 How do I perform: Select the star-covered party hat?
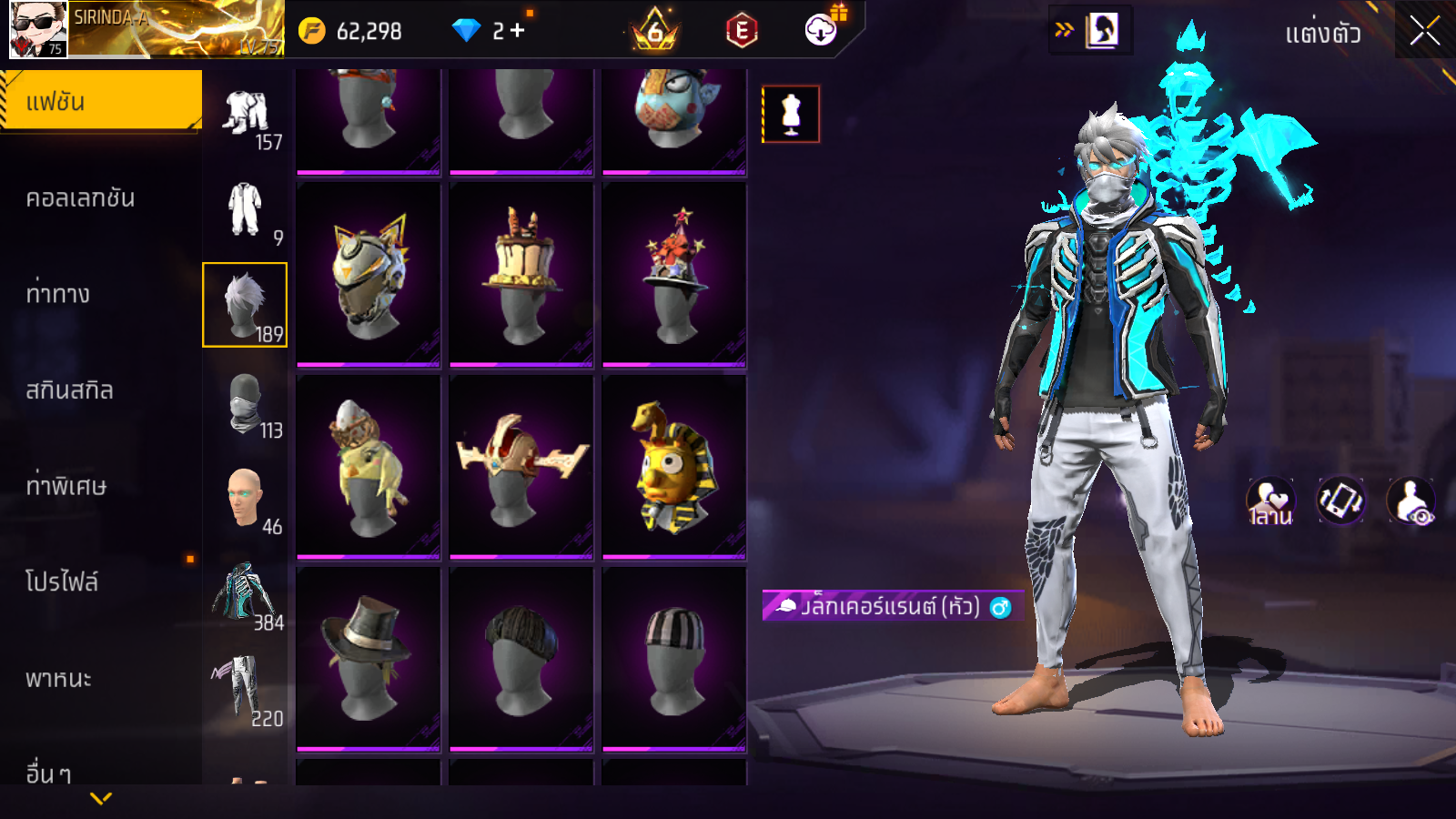coord(674,275)
